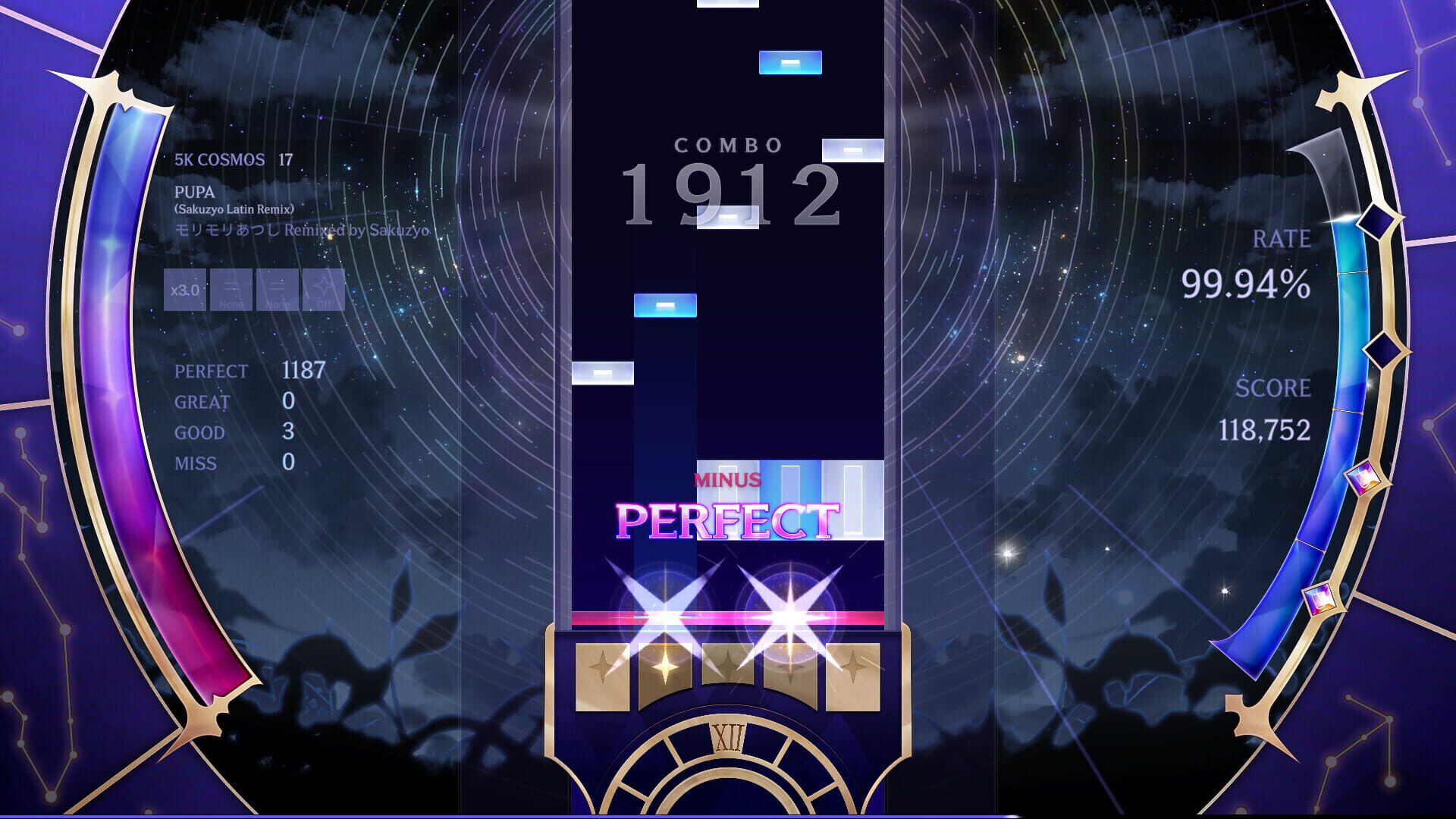The image size is (1456, 819).
Task: Toggle the MINUS judgment display setting
Action: [728, 478]
